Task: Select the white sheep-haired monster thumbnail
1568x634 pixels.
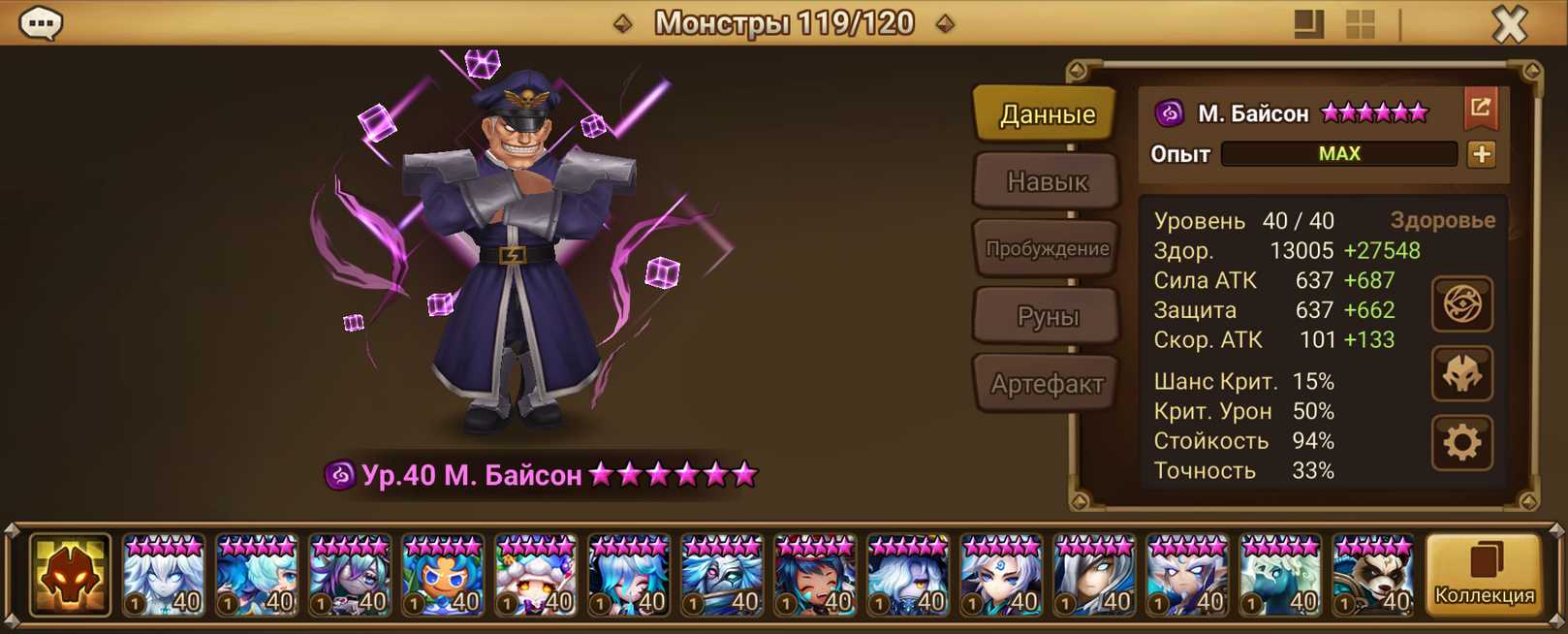Action: tap(535, 576)
